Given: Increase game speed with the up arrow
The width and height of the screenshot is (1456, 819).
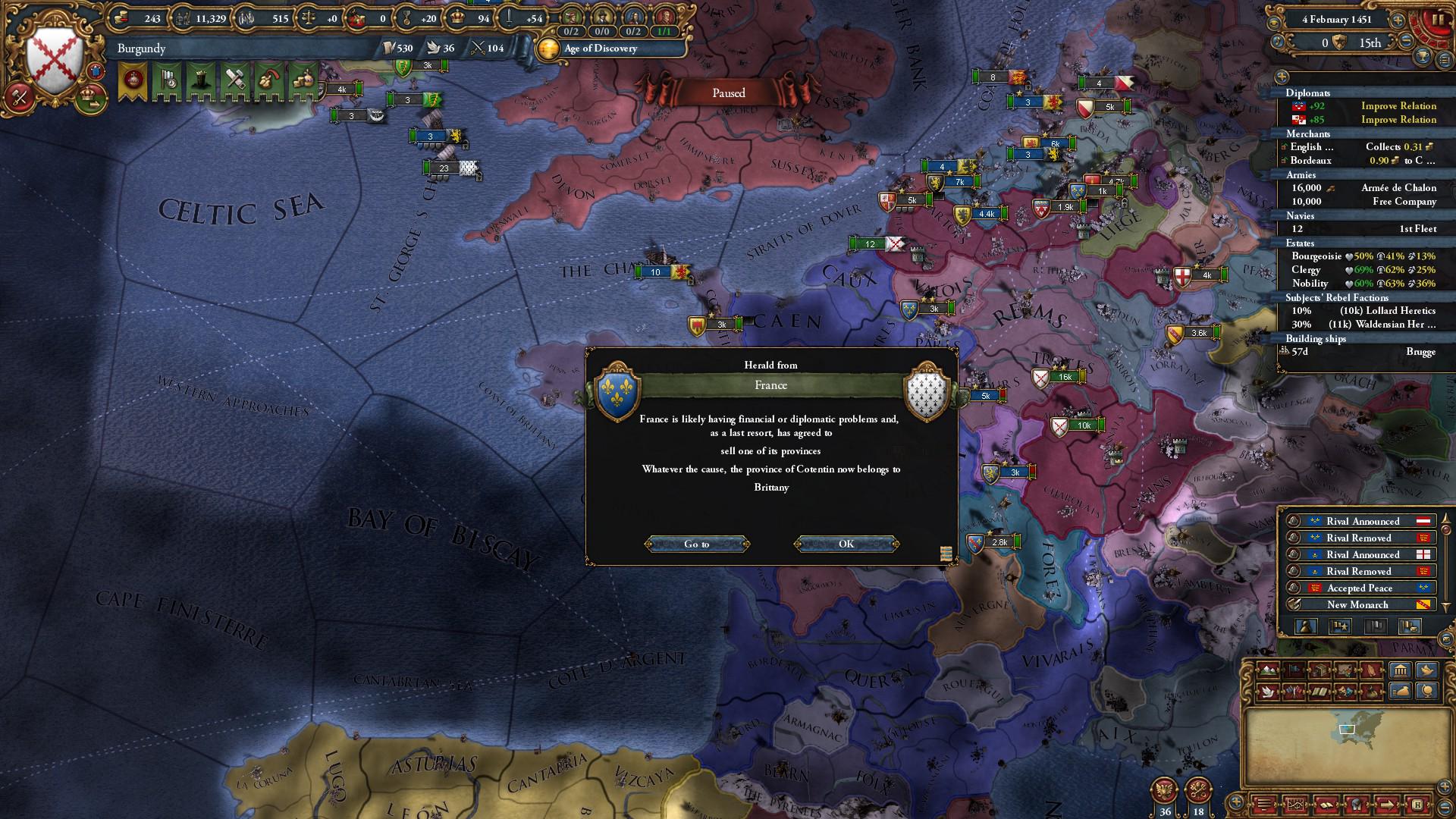Looking at the screenshot, I should [x=1398, y=20].
